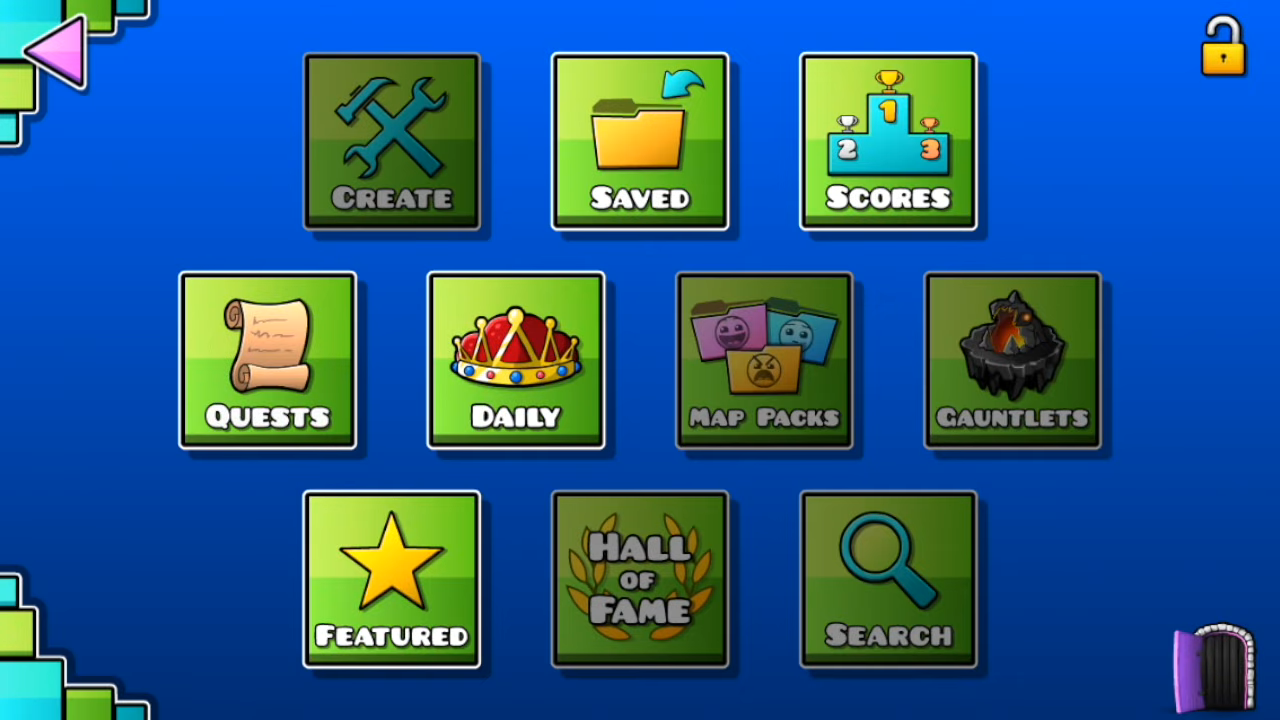
Task: Open the Featured levels
Action: pyautogui.click(x=391, y=578)
